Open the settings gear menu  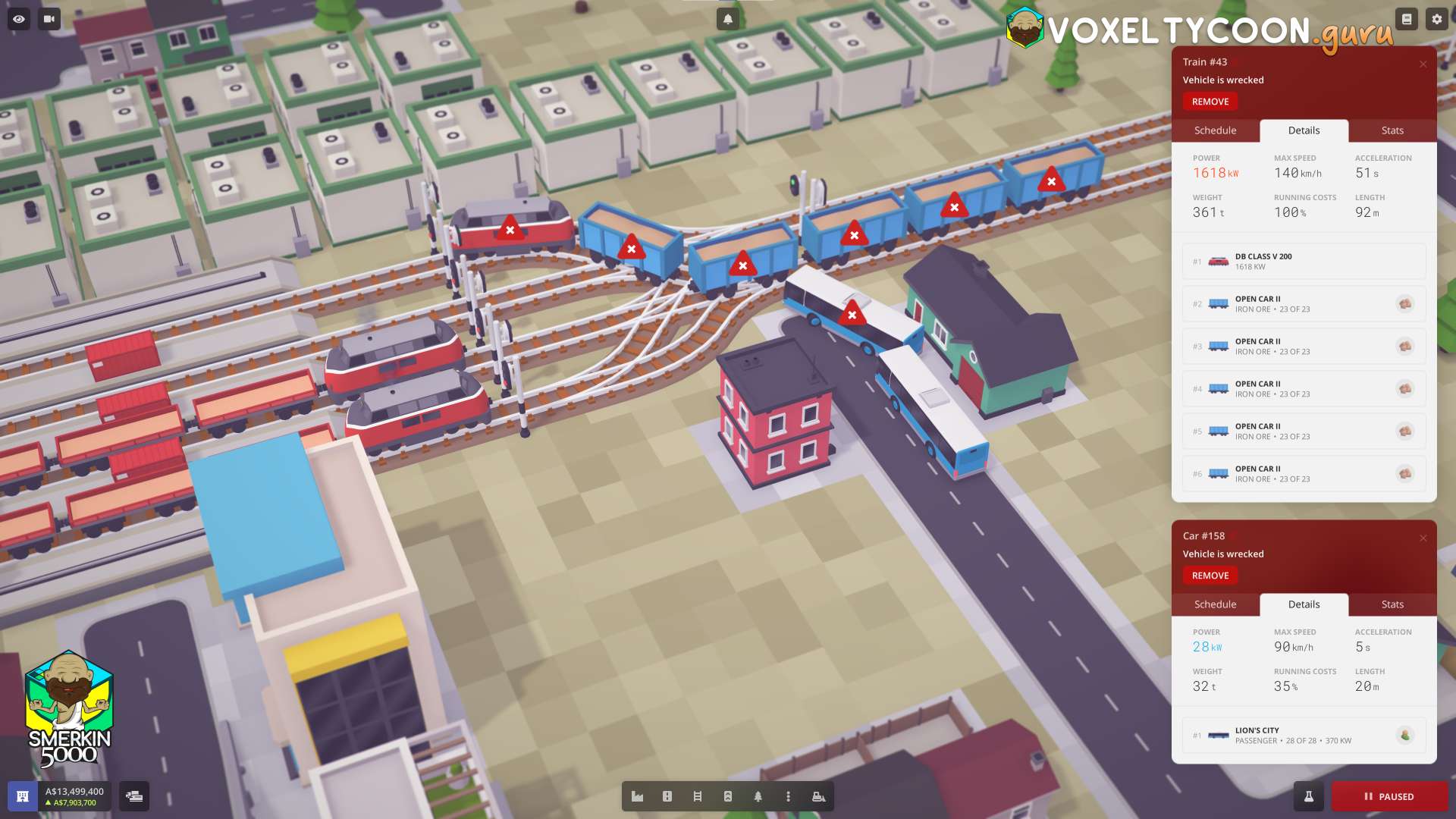point(1436,19)
